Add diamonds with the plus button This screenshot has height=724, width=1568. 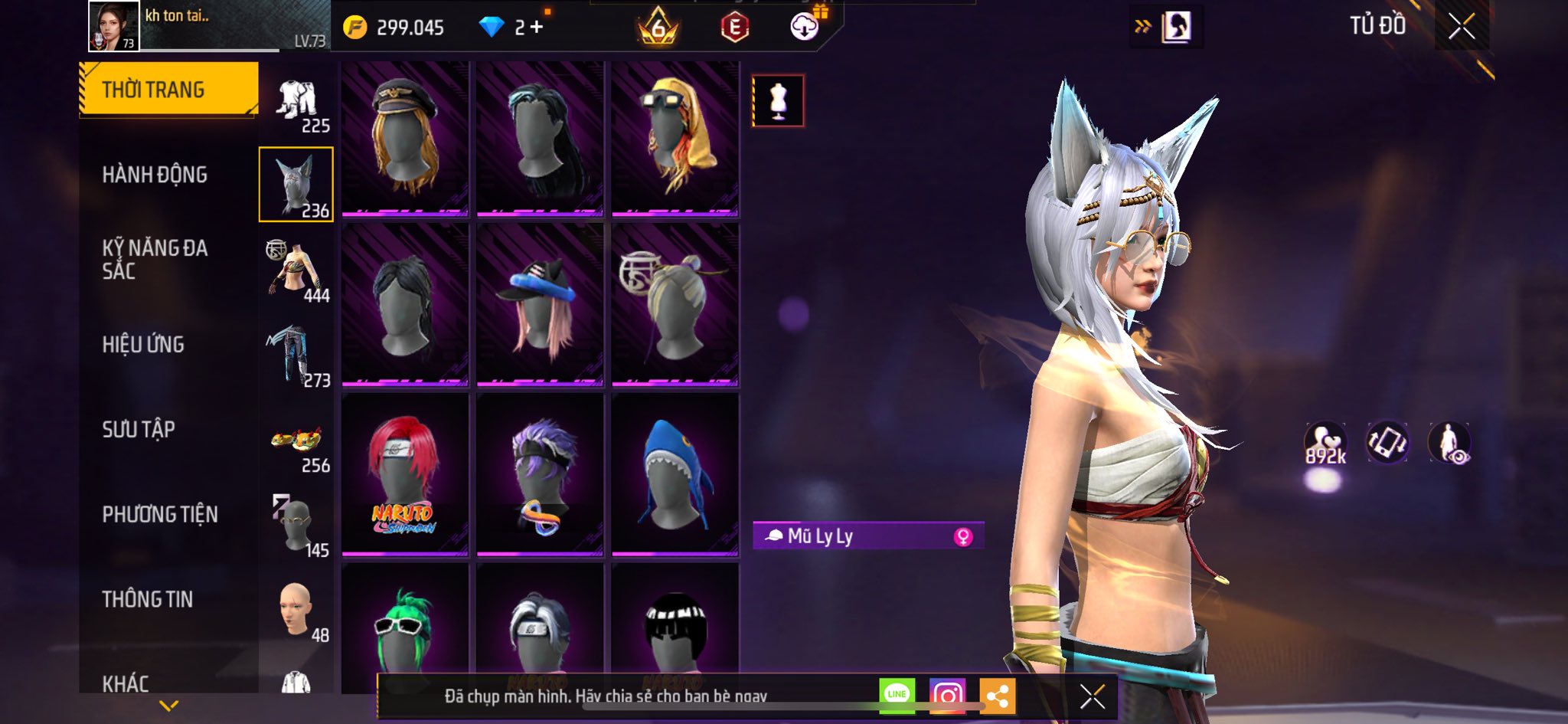[x=537, y=28]
